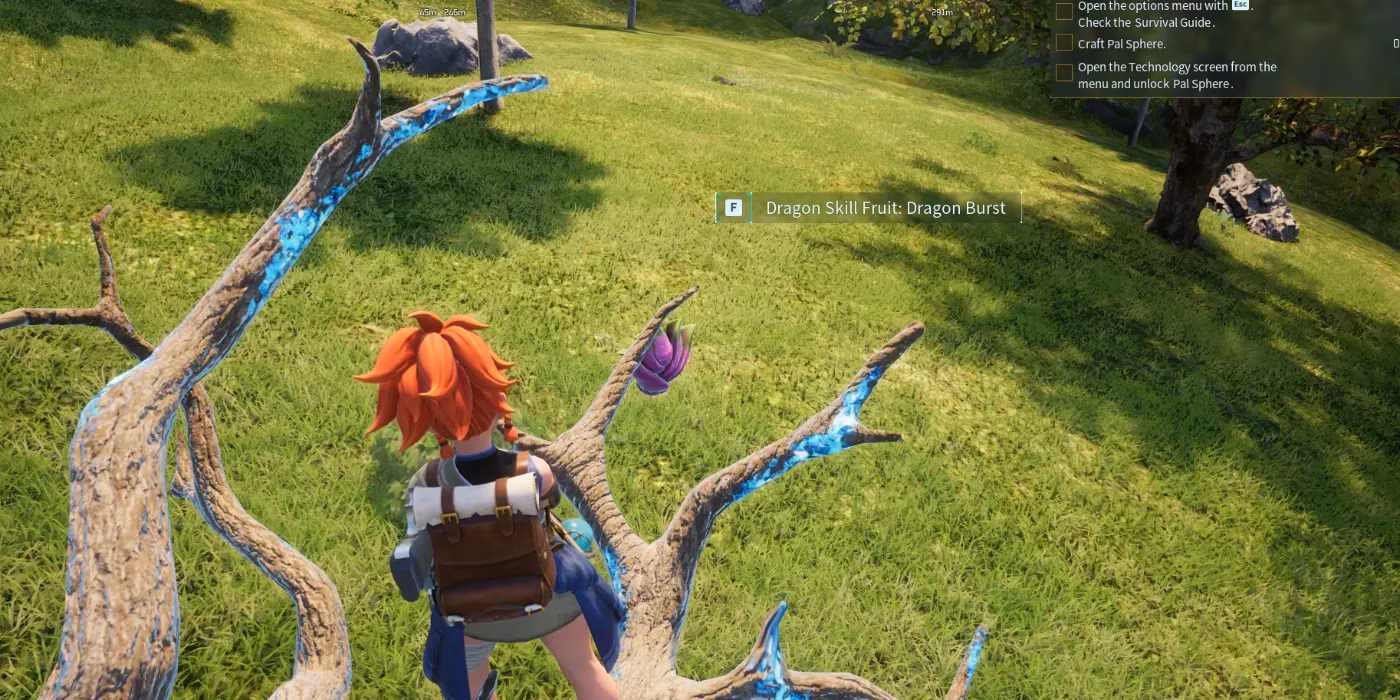Select the Survival Guide tutorial objective
This screenshot has height=700, width=1400.
[x=1165, y=14]
